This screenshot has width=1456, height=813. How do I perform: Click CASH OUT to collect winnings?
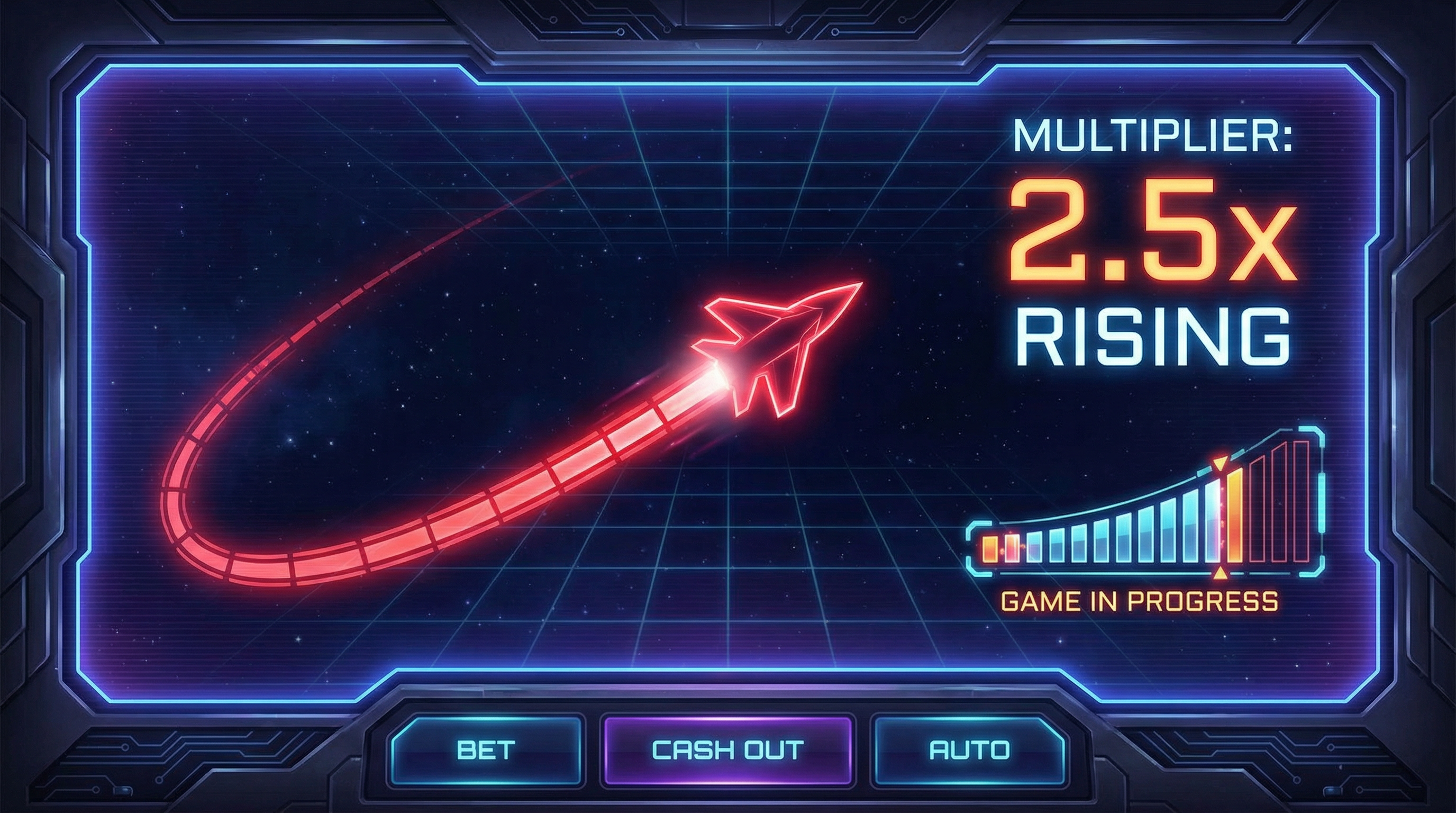pyautogui.click(x=728, y=750)
